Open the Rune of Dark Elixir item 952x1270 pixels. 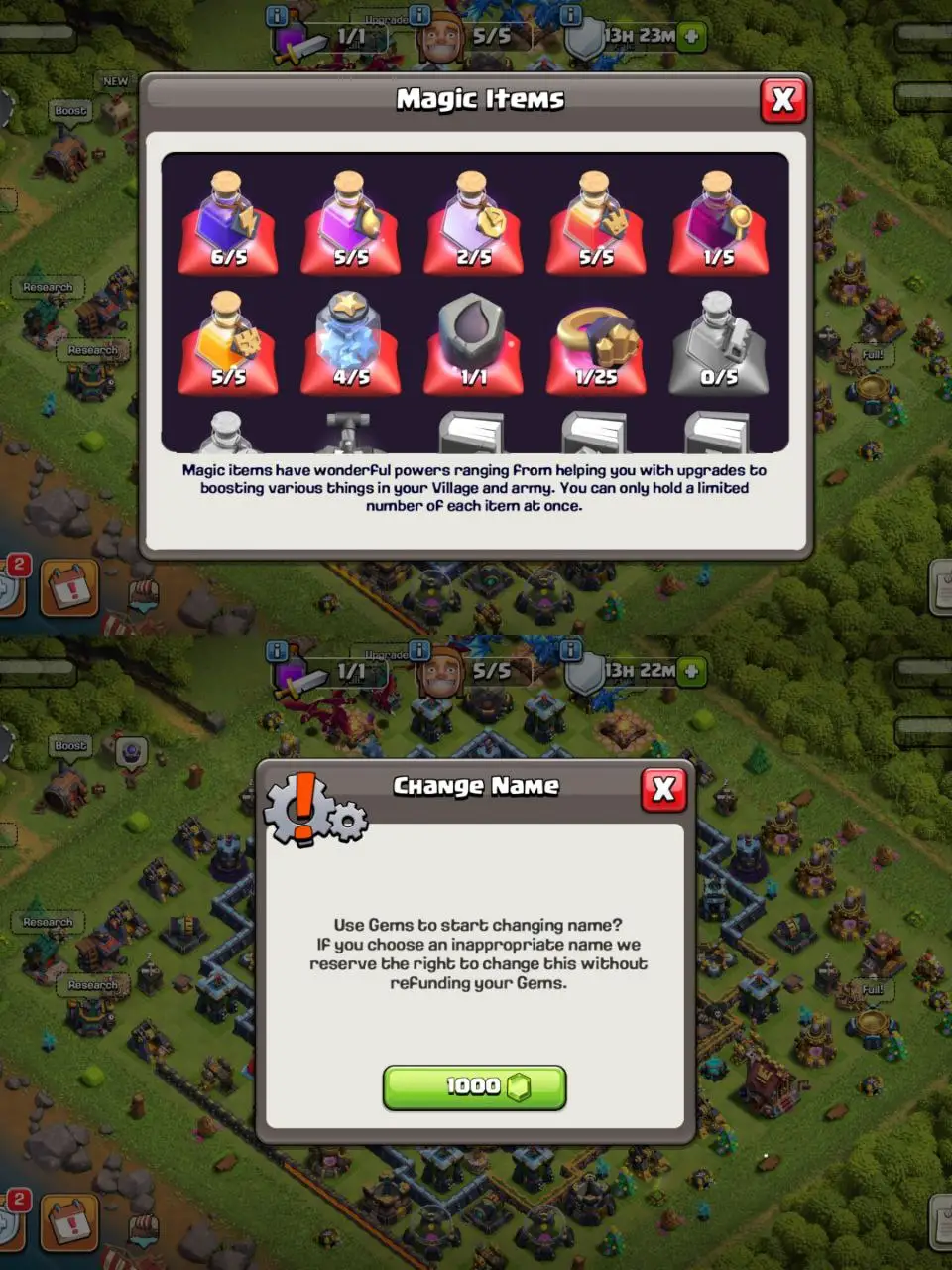click(474, 343)
